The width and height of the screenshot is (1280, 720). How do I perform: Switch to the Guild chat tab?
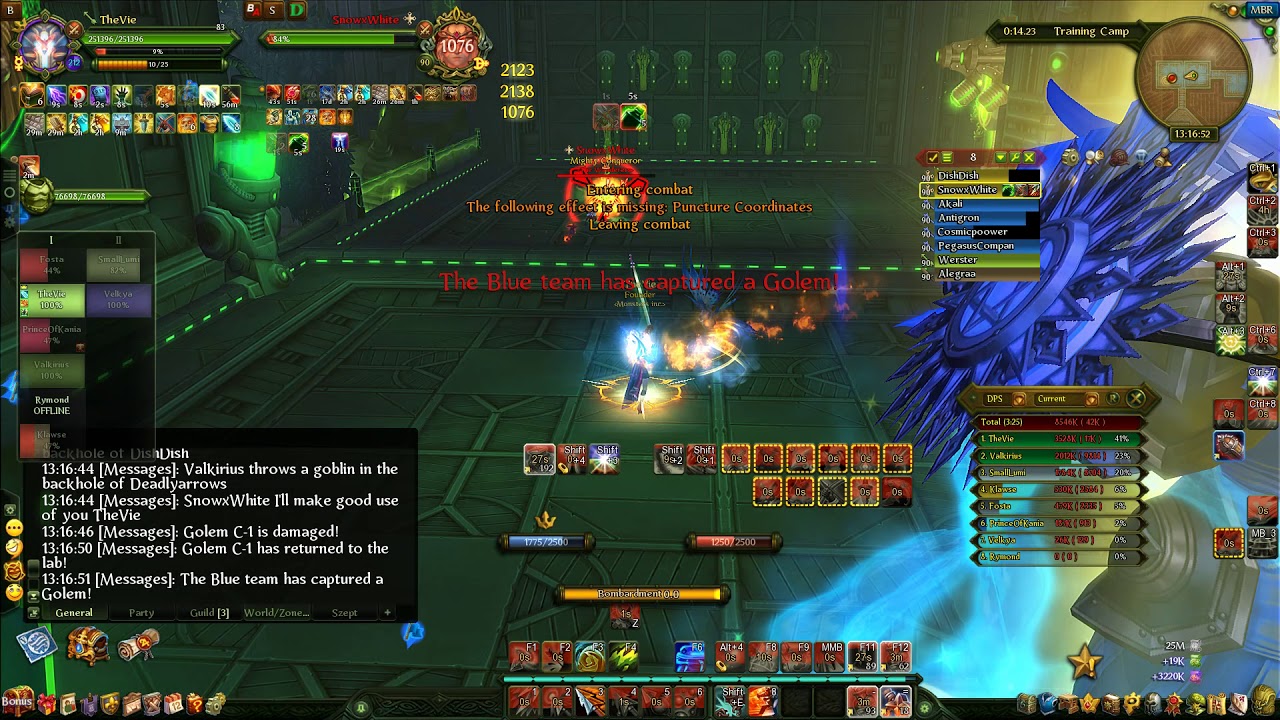click(209, 612)
